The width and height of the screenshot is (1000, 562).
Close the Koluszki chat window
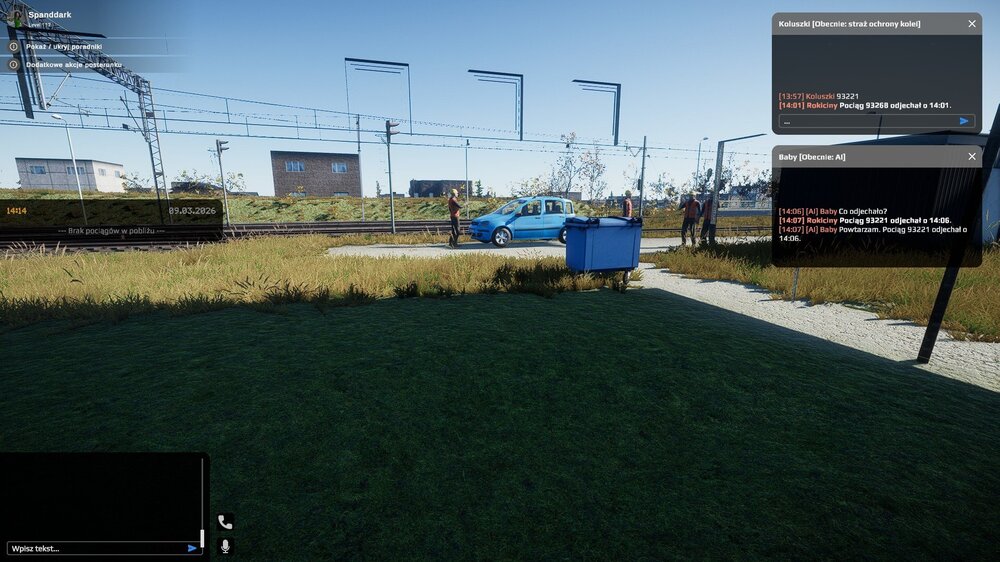(x=972, y=23)
